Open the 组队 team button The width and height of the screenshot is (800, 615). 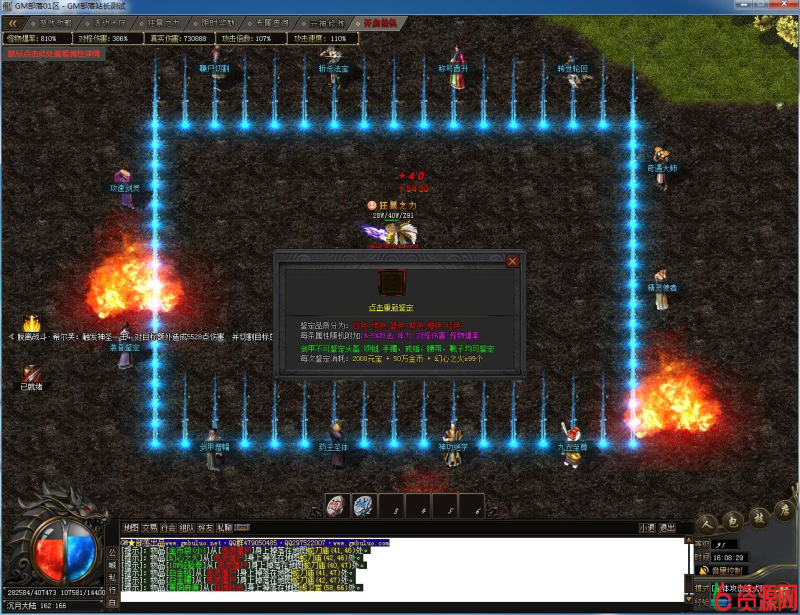(x=187, y=527)
